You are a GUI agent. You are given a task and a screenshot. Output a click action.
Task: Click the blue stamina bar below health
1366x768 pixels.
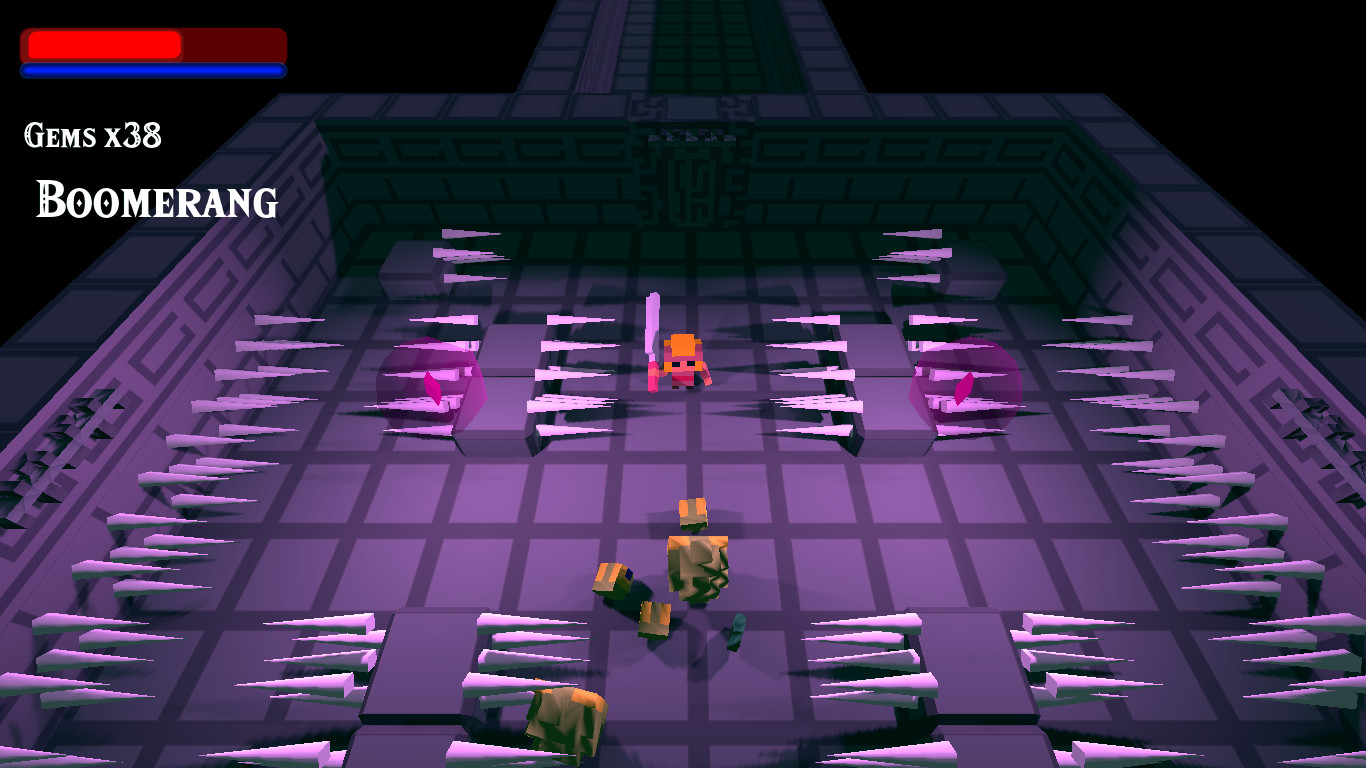pyautogui.click(x=152, y=71)
